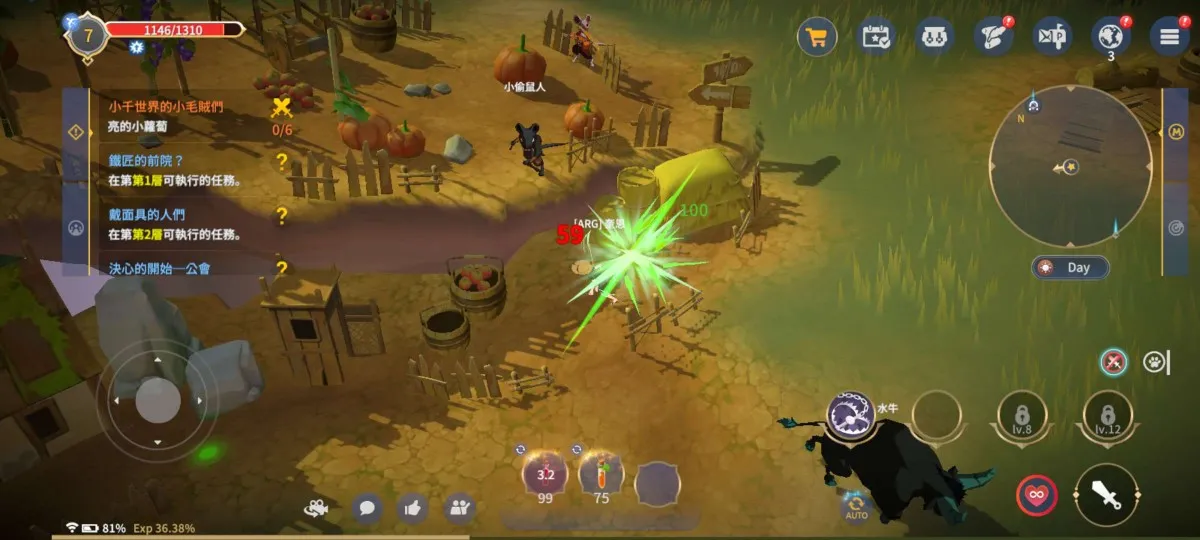Open the mailbox icon

(x=935, y=37)
